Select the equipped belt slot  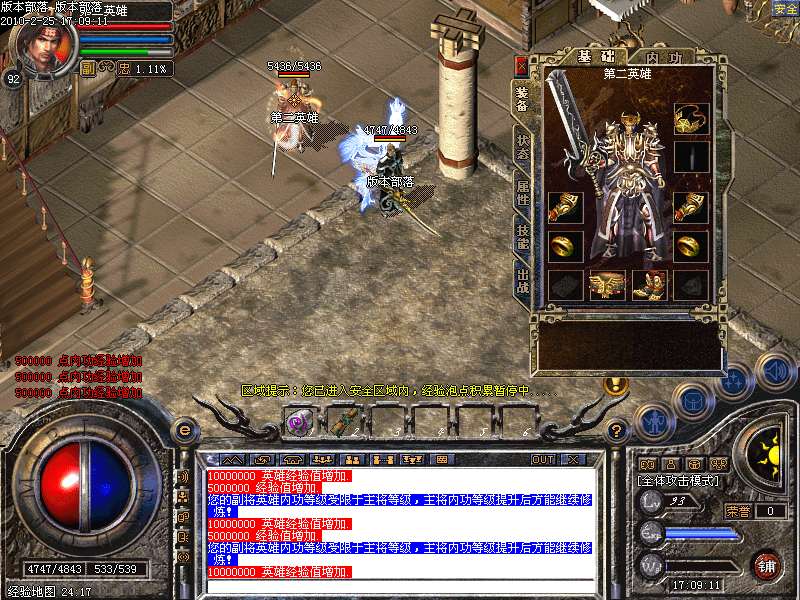point(608,285)
